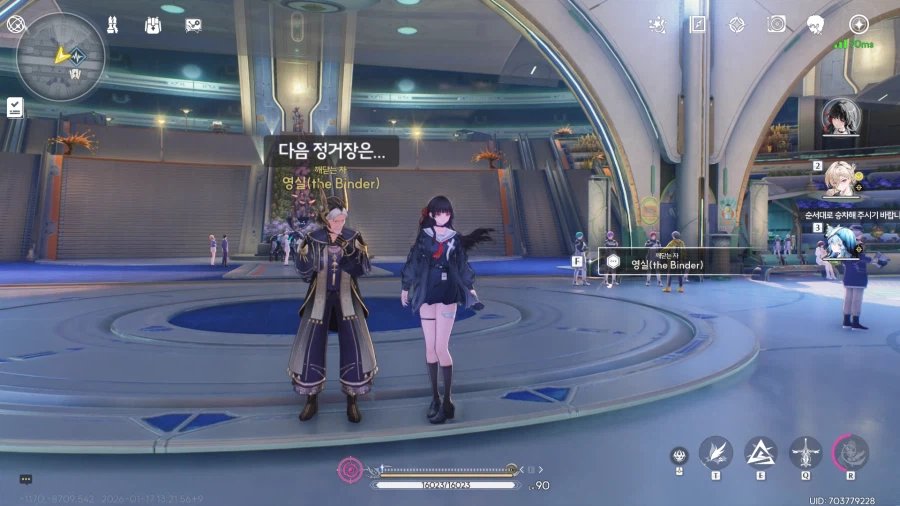Open the two-figures icon in top bar
This screenshot has width=900, height=506.
(x=113, y=25)
